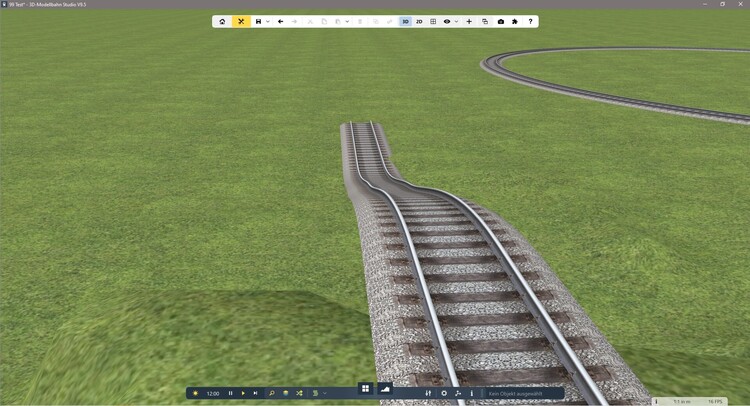Add a new object with the plus icon
Viewport: 750px width, 406px height.
point(469,21)
